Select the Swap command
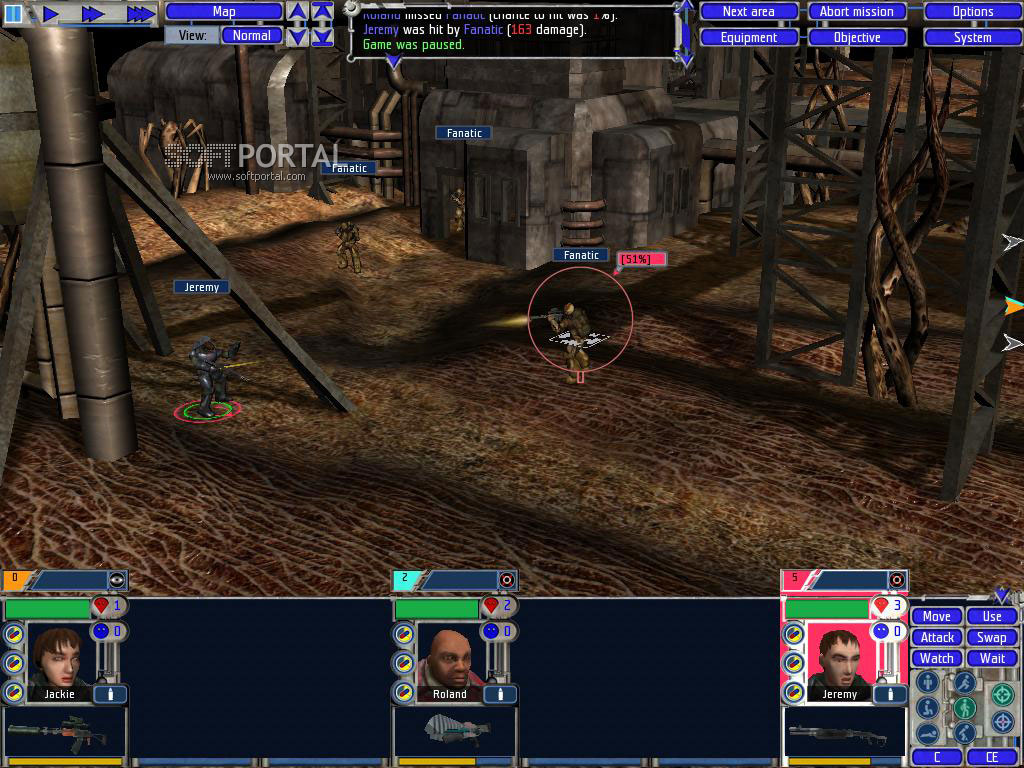 992,637
